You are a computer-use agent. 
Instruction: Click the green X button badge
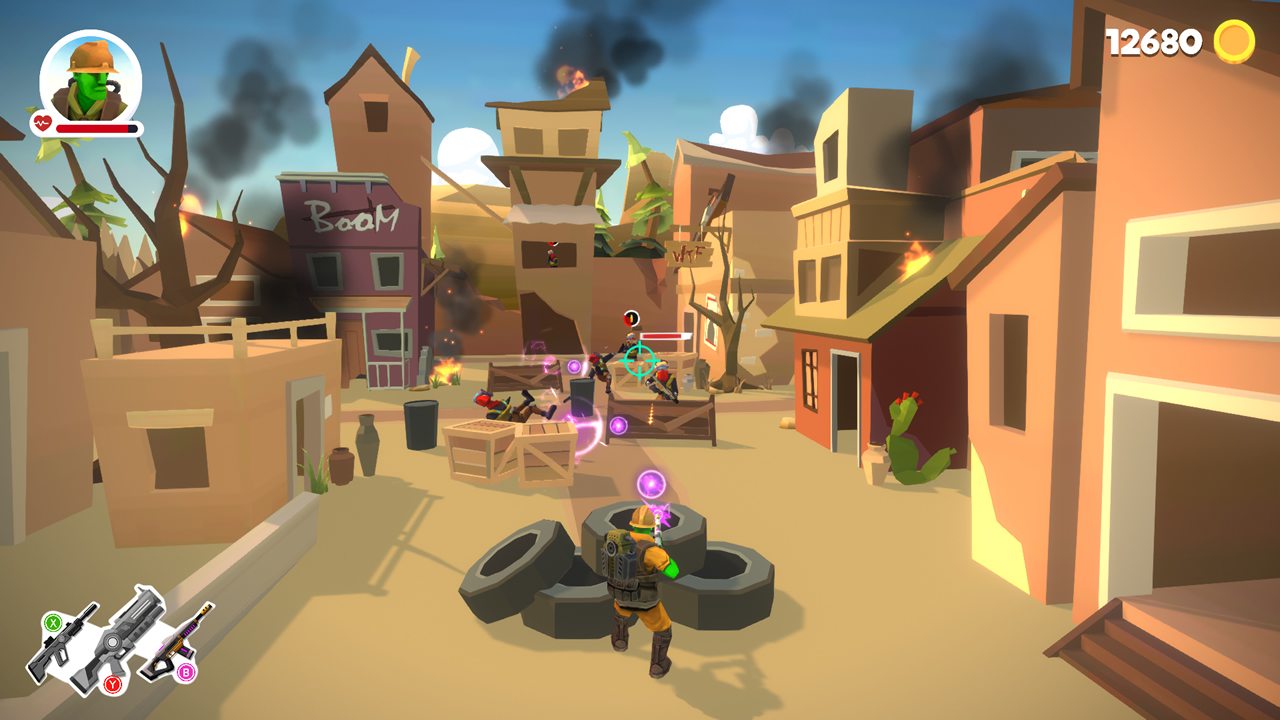pyautogui.click(x=53, y=623)
